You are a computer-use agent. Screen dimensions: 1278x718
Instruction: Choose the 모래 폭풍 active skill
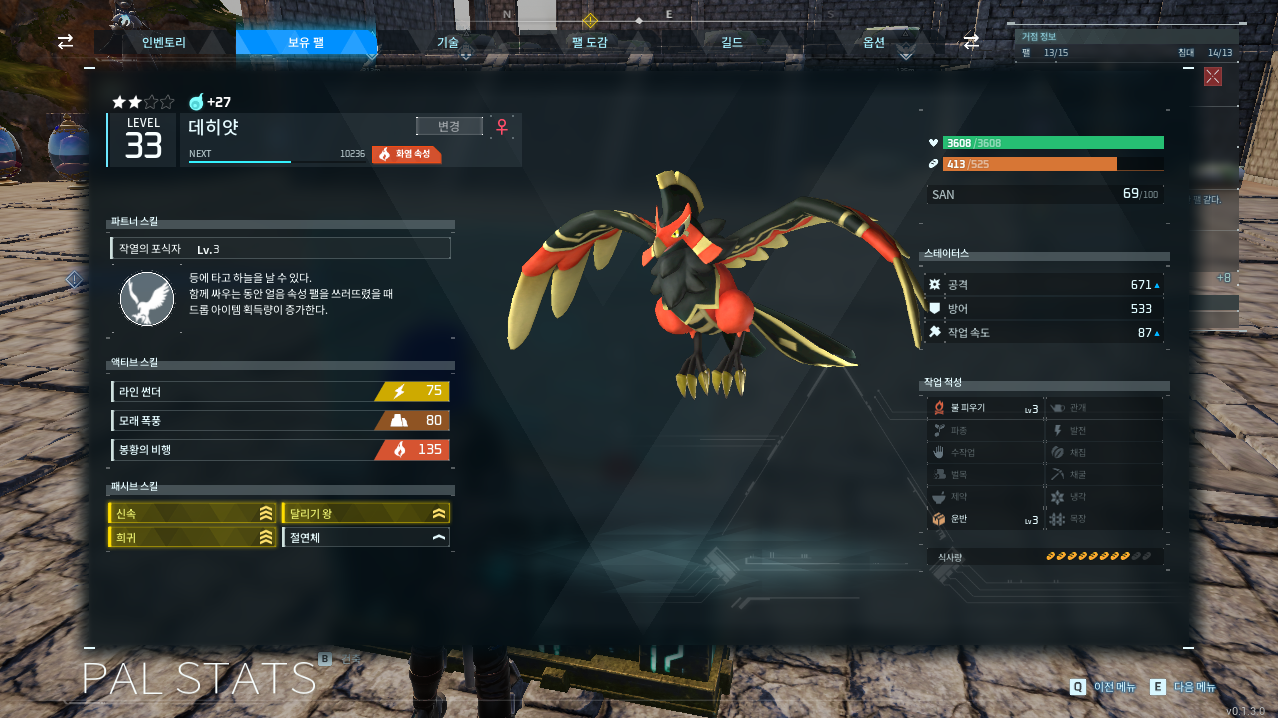pos(280,420)
